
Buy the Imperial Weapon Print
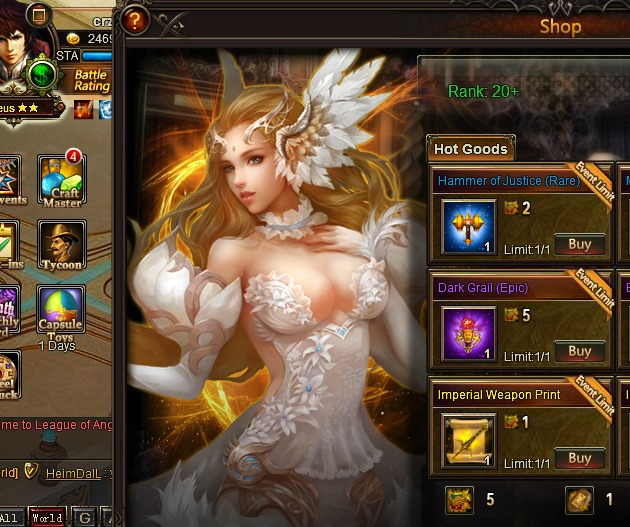click(580, 458)
